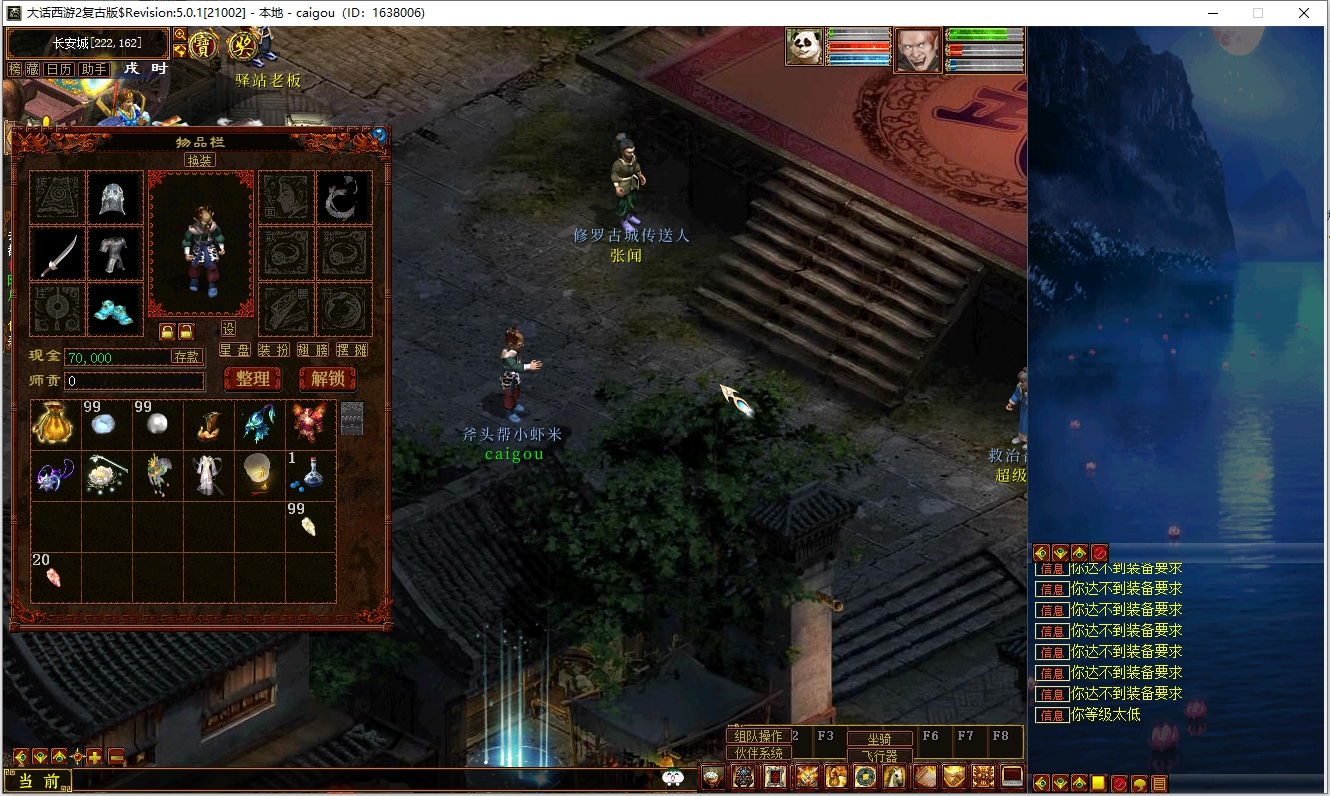The image size is (1330, 796).
Task: Click the 坐骑 mount button
Action: [879, 738]
